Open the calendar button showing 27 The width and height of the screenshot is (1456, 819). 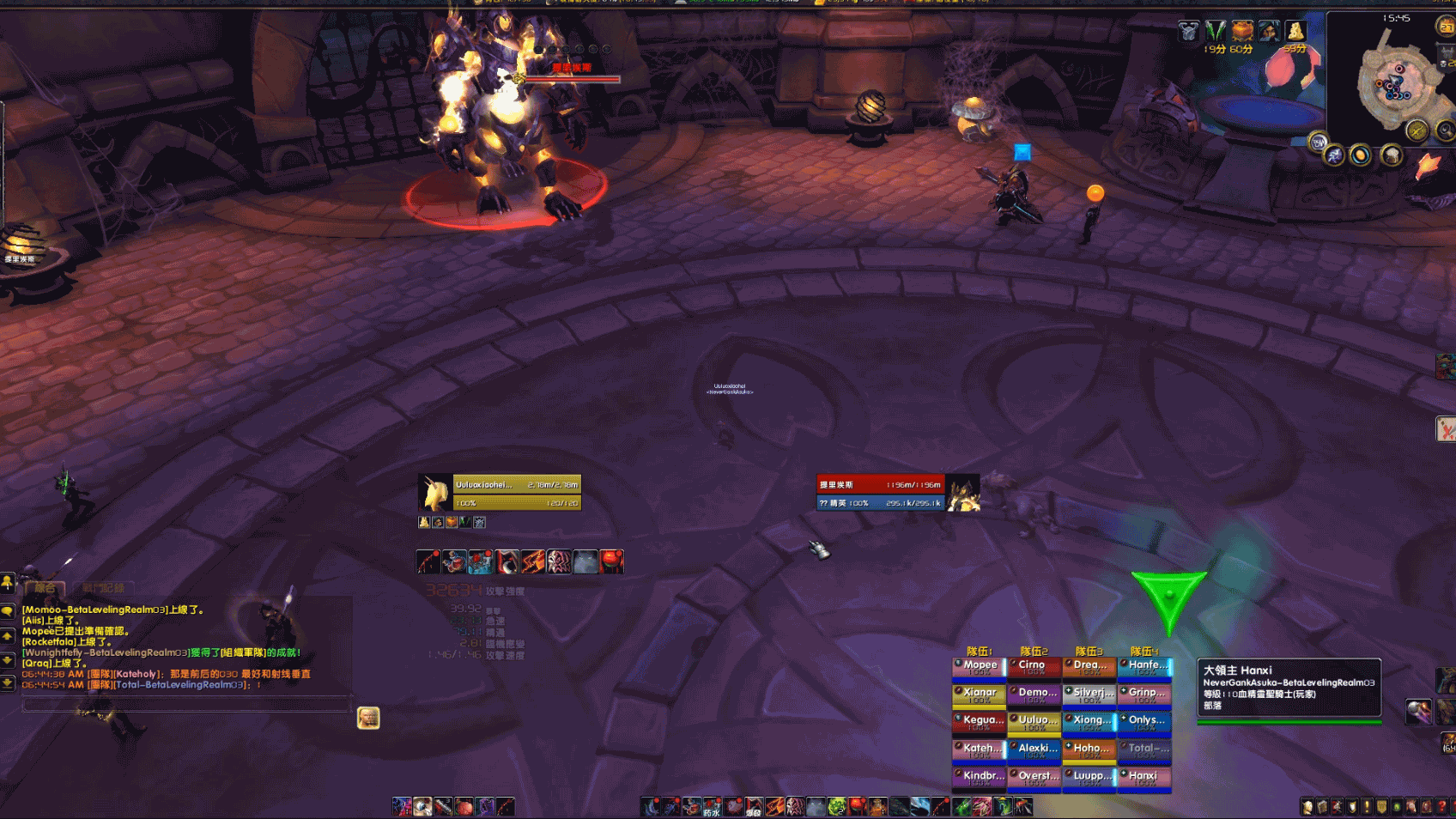[x=1446, y=27]
